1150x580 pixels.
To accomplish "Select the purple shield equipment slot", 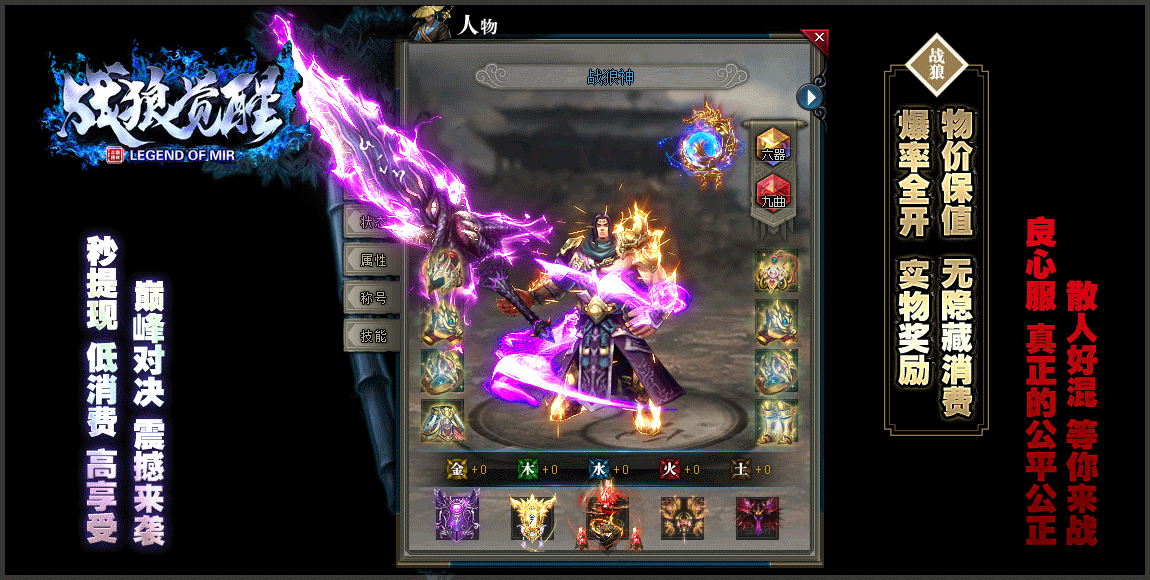I will pos(457,517).
